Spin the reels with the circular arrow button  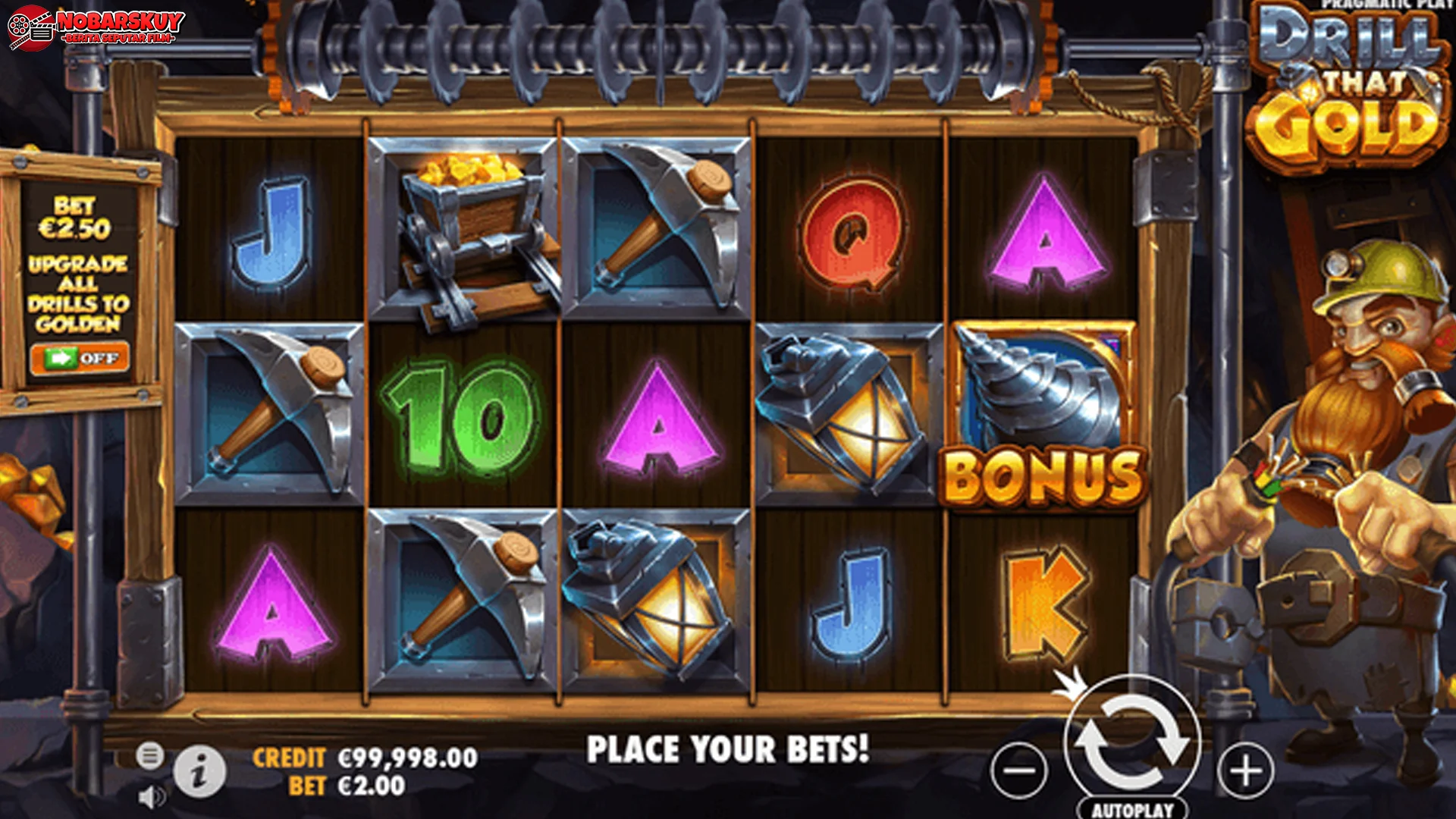[1131, 742]
